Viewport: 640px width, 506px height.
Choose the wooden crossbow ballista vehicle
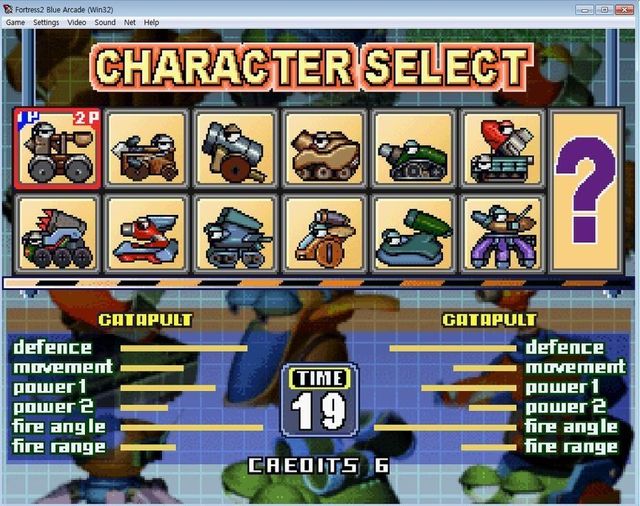tap(146, 148)
